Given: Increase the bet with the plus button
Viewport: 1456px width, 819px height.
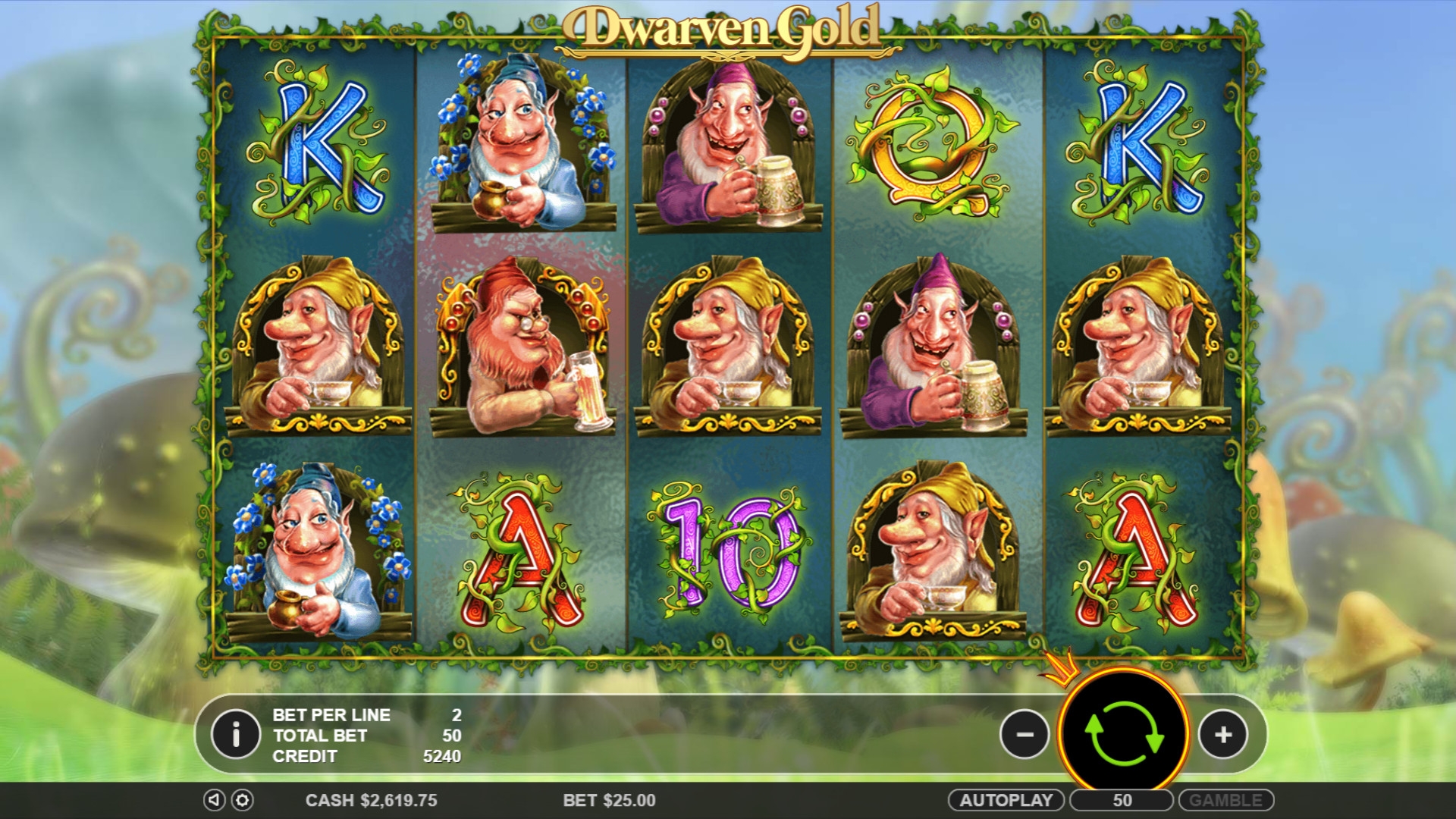Looking at the screenshot, I should click(1222, 734).
